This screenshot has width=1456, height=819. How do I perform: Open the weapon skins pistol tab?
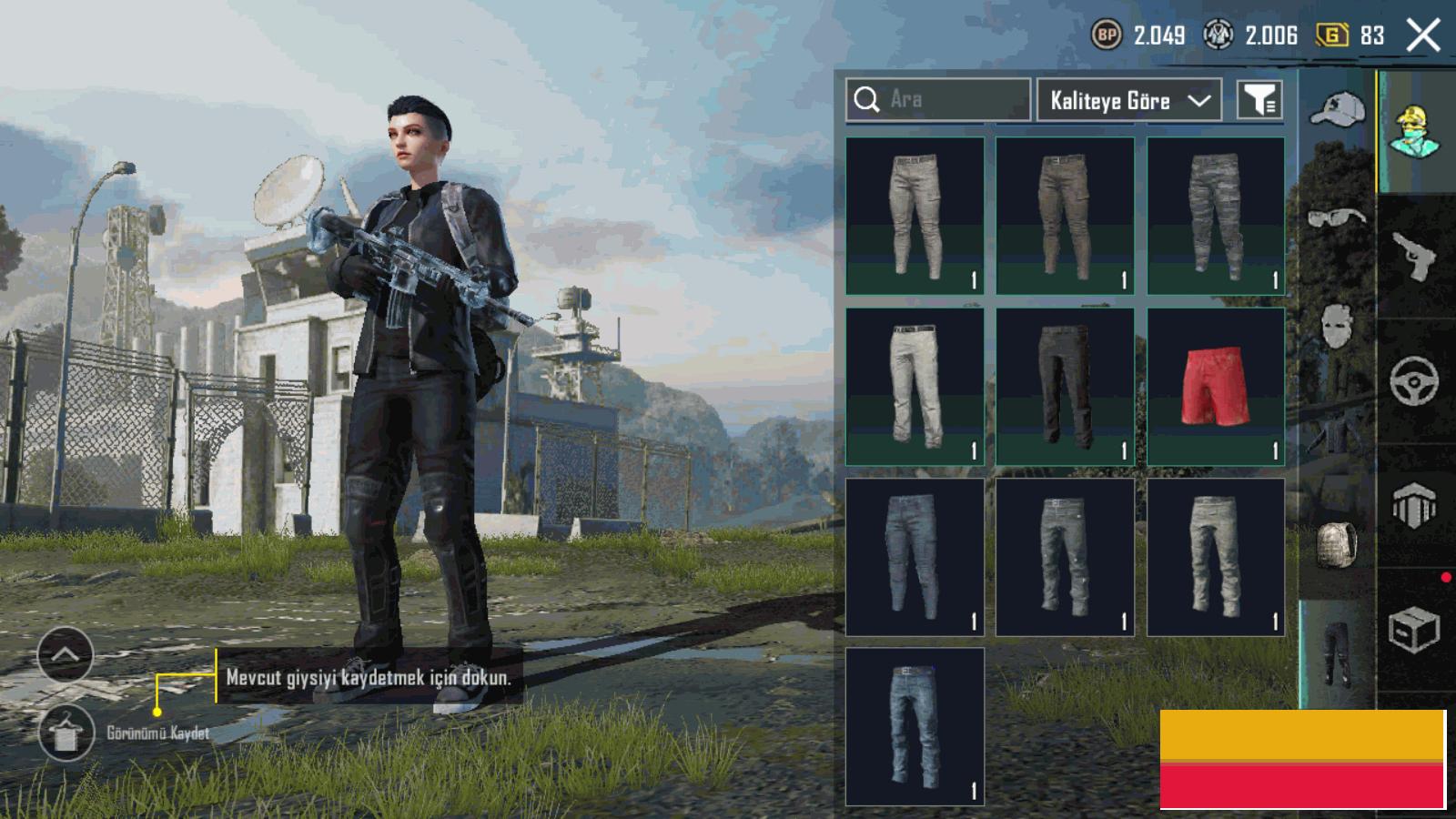[x=1414, y=257]
